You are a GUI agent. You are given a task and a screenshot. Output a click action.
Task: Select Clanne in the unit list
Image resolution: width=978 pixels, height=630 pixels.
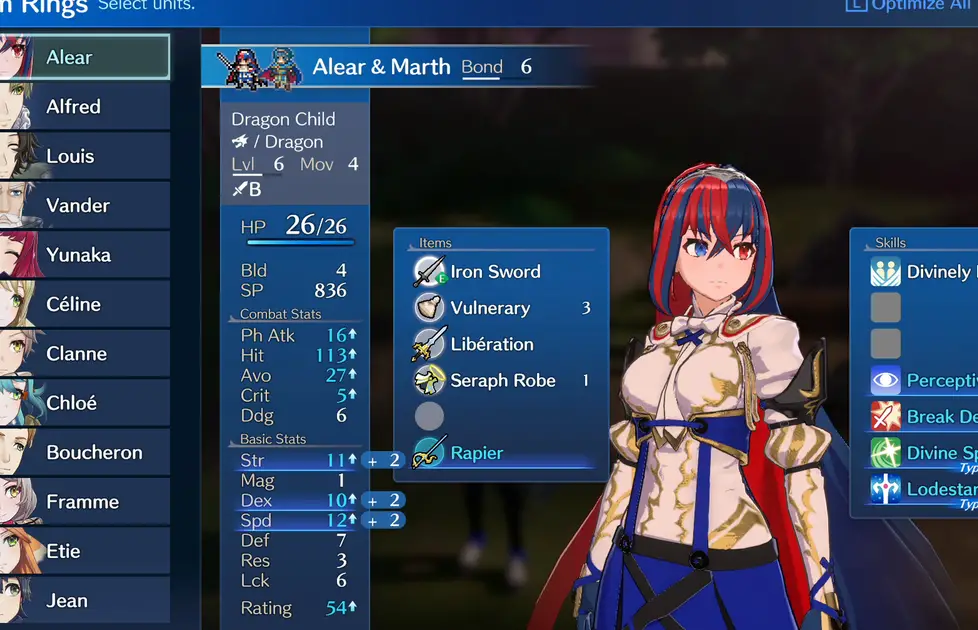(85, 353)
